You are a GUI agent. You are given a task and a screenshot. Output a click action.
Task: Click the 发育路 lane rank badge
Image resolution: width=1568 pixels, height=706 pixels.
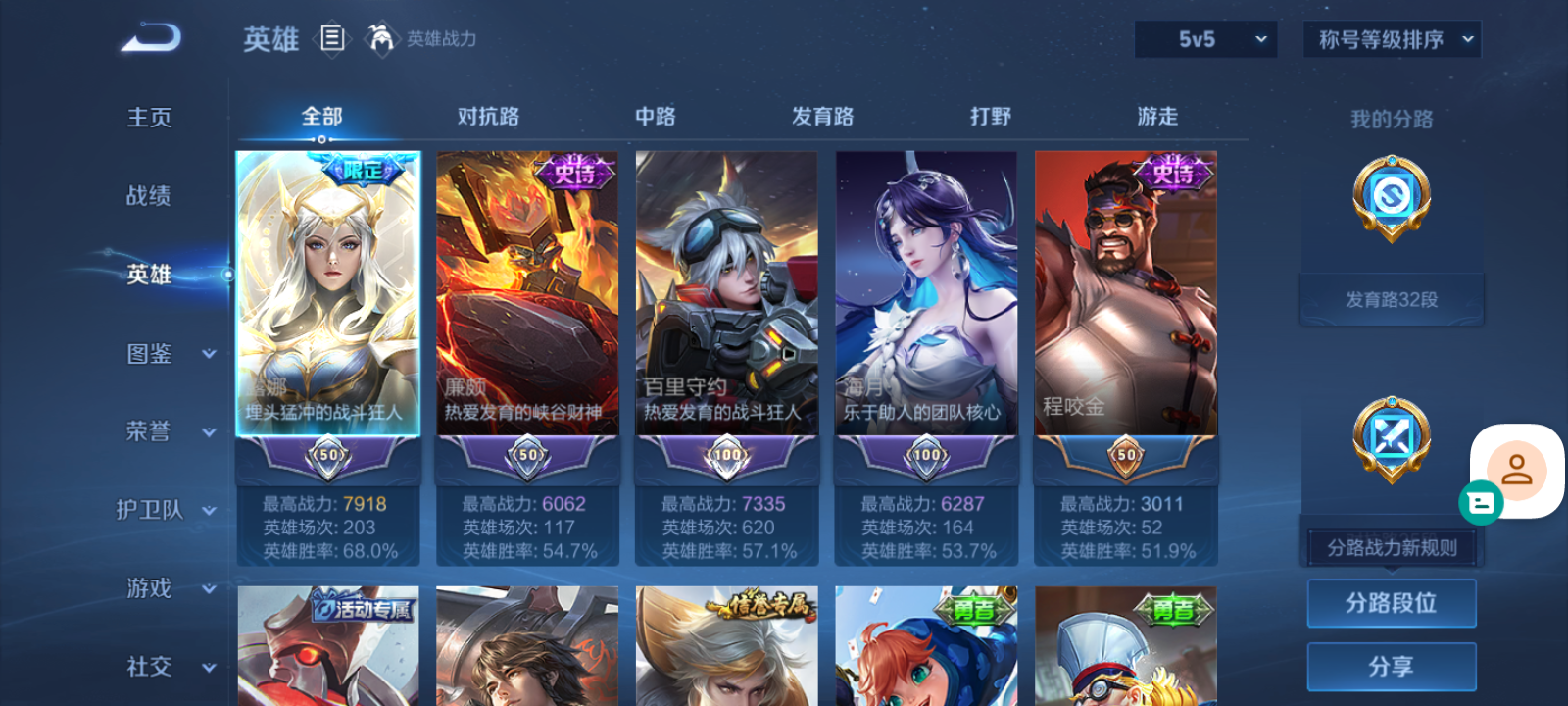point(1392,198)
